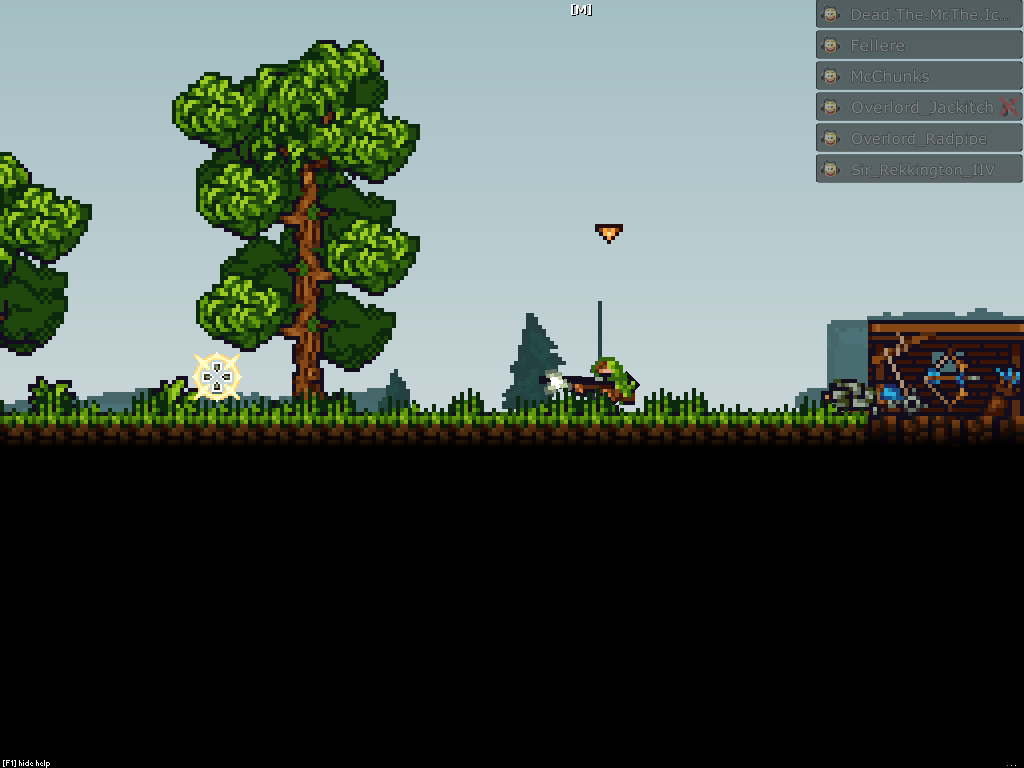Select the Sir_Rekkington_IIV player entry
Viewport: 1024px width, 768px height.
pos(919,170)
